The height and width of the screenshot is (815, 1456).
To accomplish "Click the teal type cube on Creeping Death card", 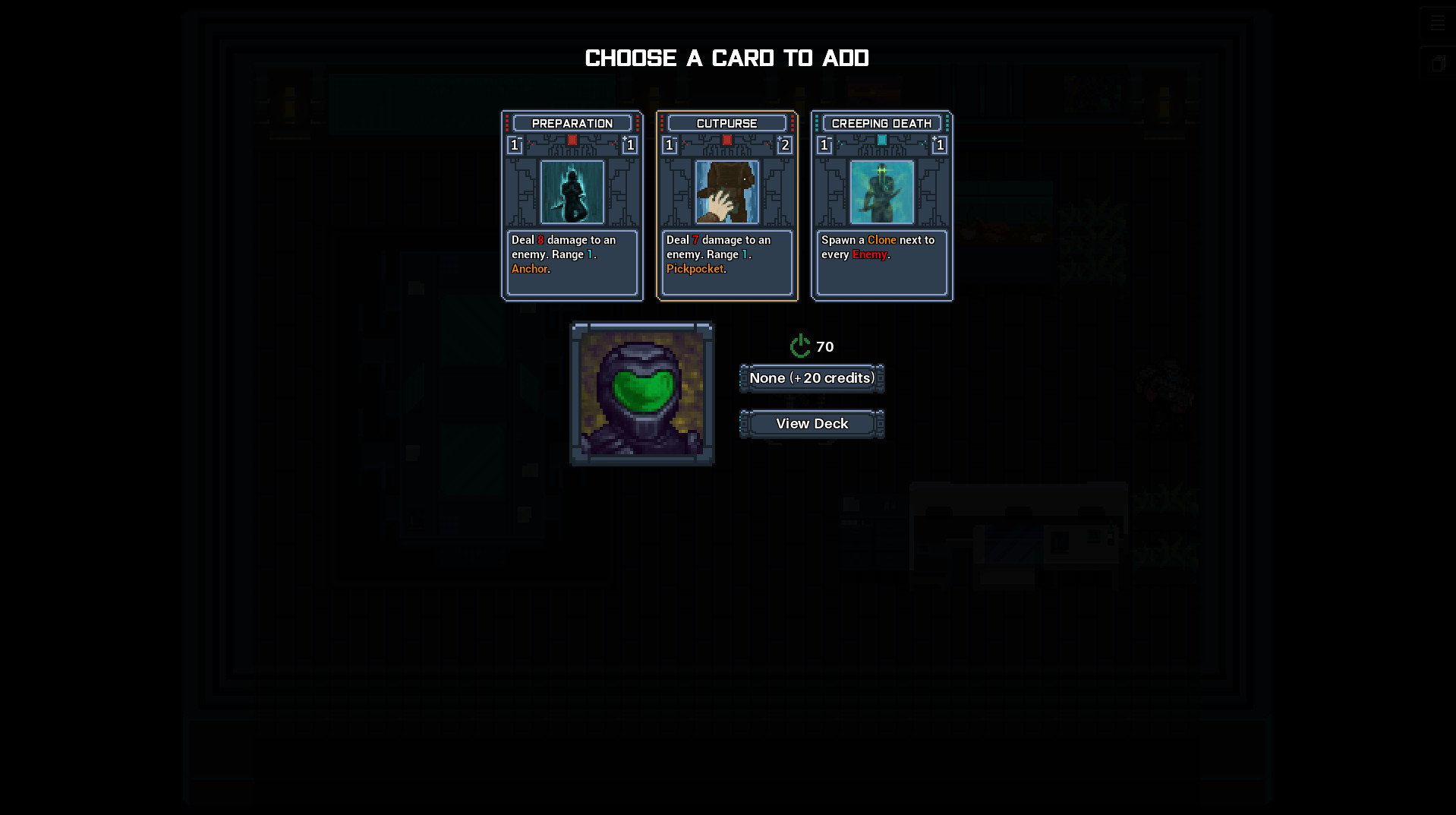I will 881,140.
